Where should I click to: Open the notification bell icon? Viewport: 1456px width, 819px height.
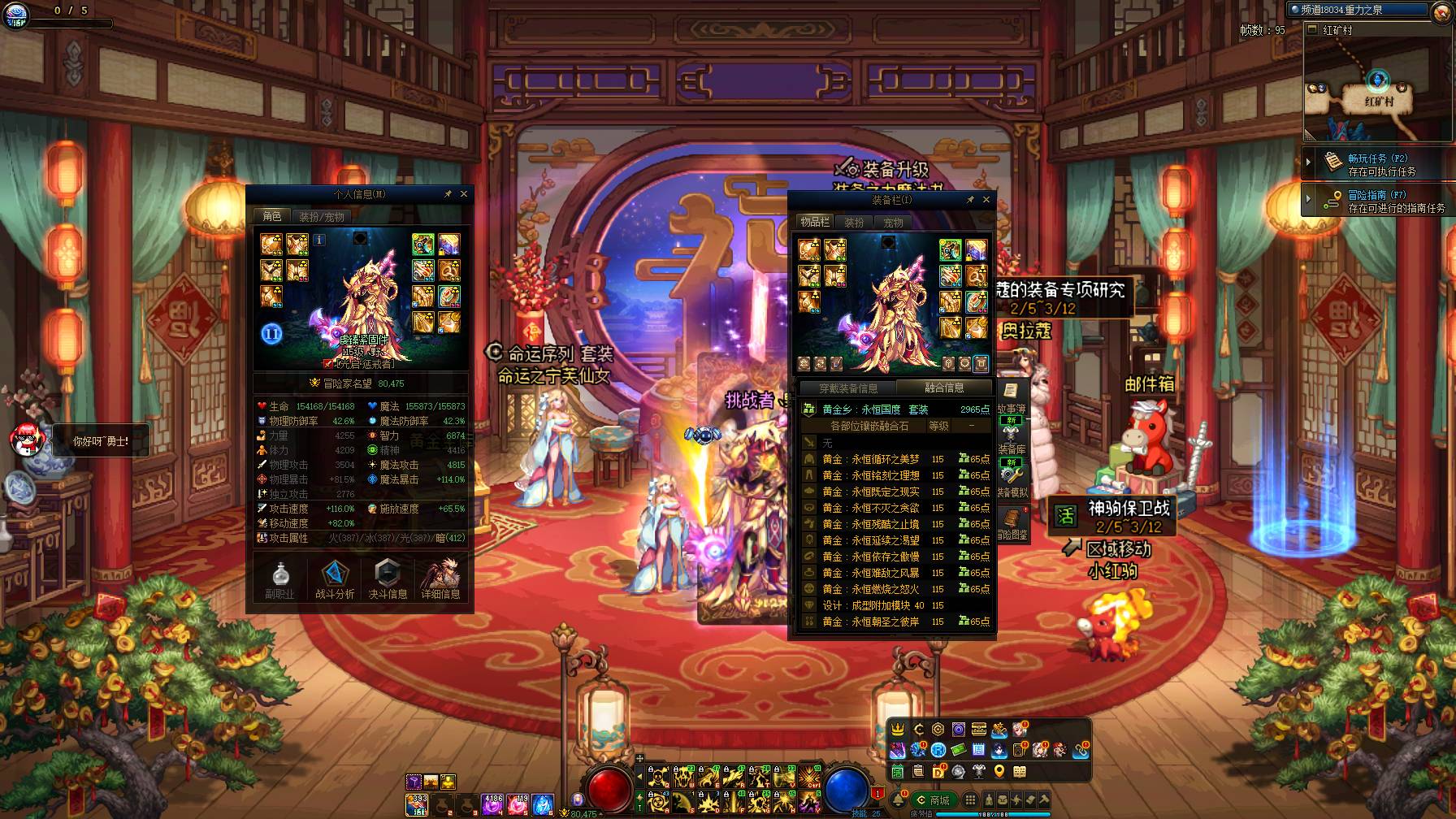pyautogui.click(x=898, y=800)
